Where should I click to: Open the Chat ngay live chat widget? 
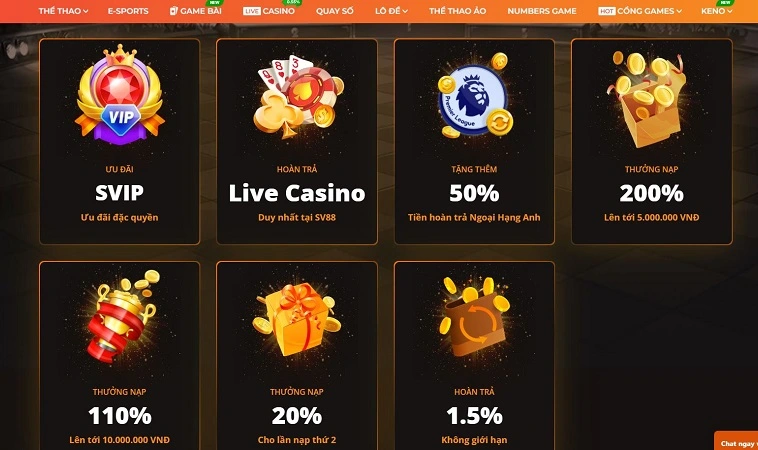tap(736, 442)
